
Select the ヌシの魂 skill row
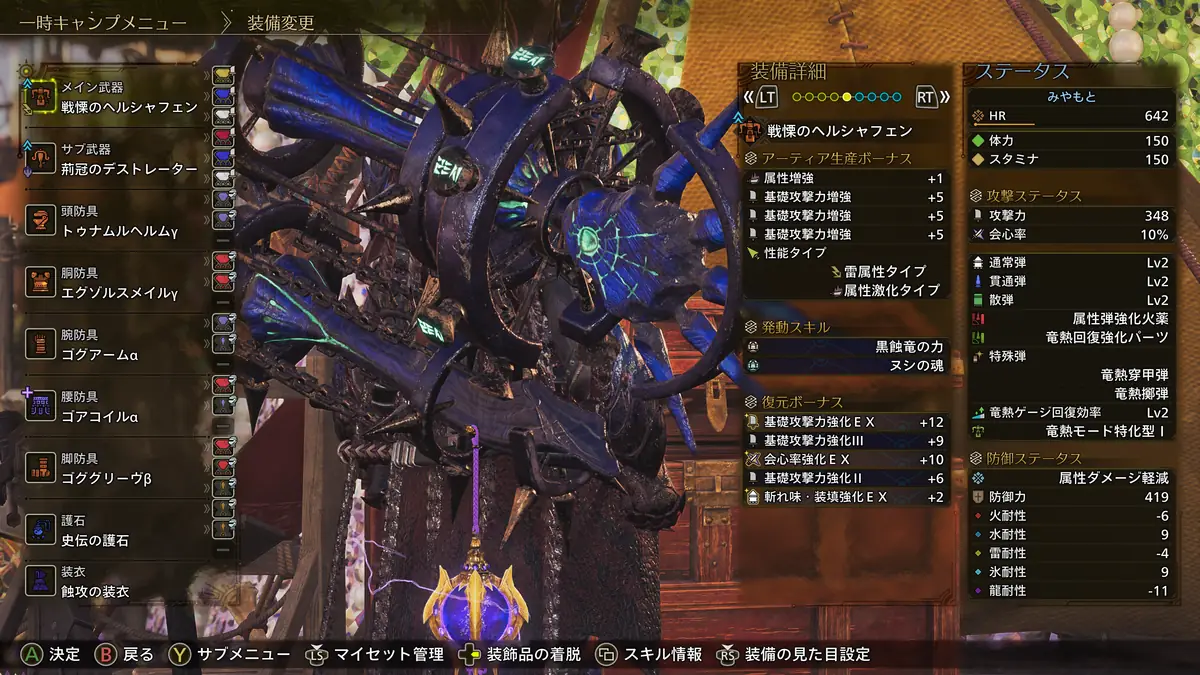[845, 366]
